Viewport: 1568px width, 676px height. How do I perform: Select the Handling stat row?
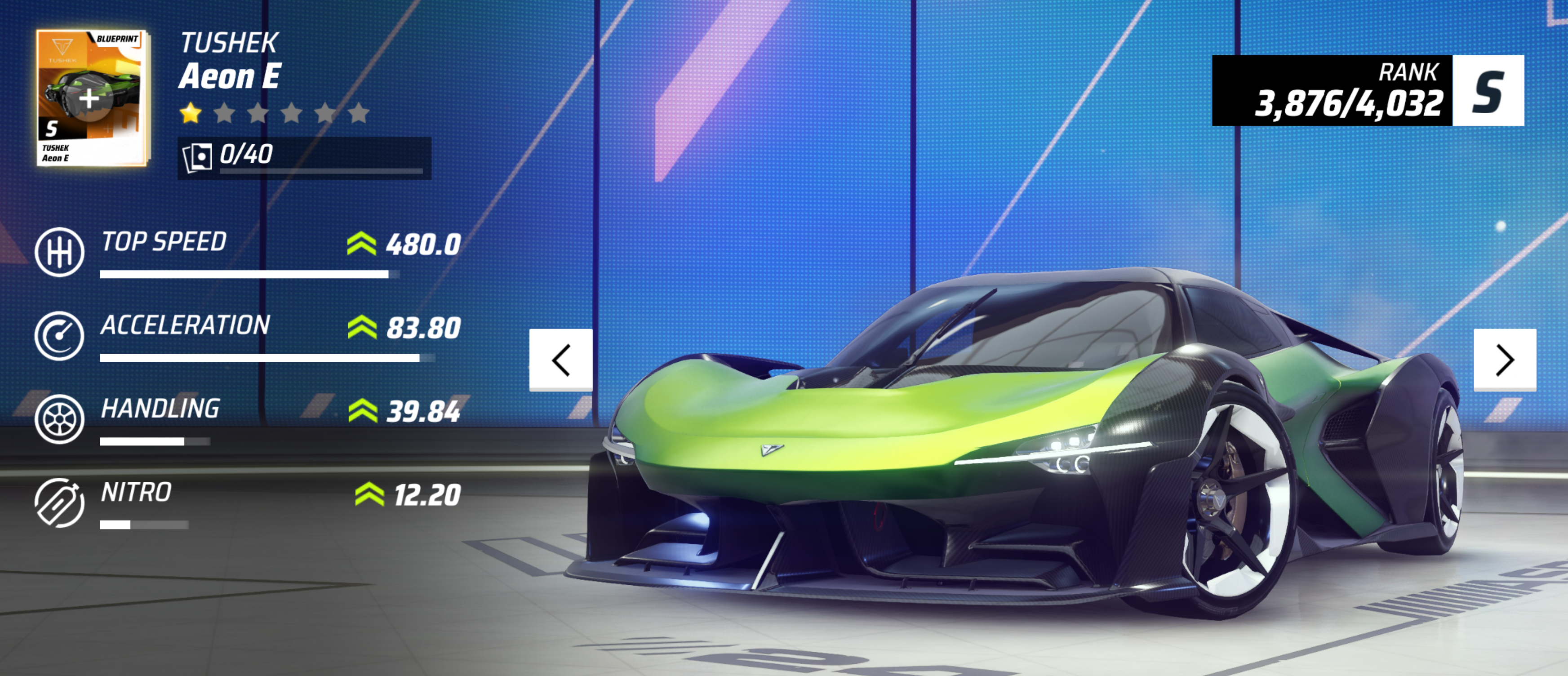coord(248,419)
